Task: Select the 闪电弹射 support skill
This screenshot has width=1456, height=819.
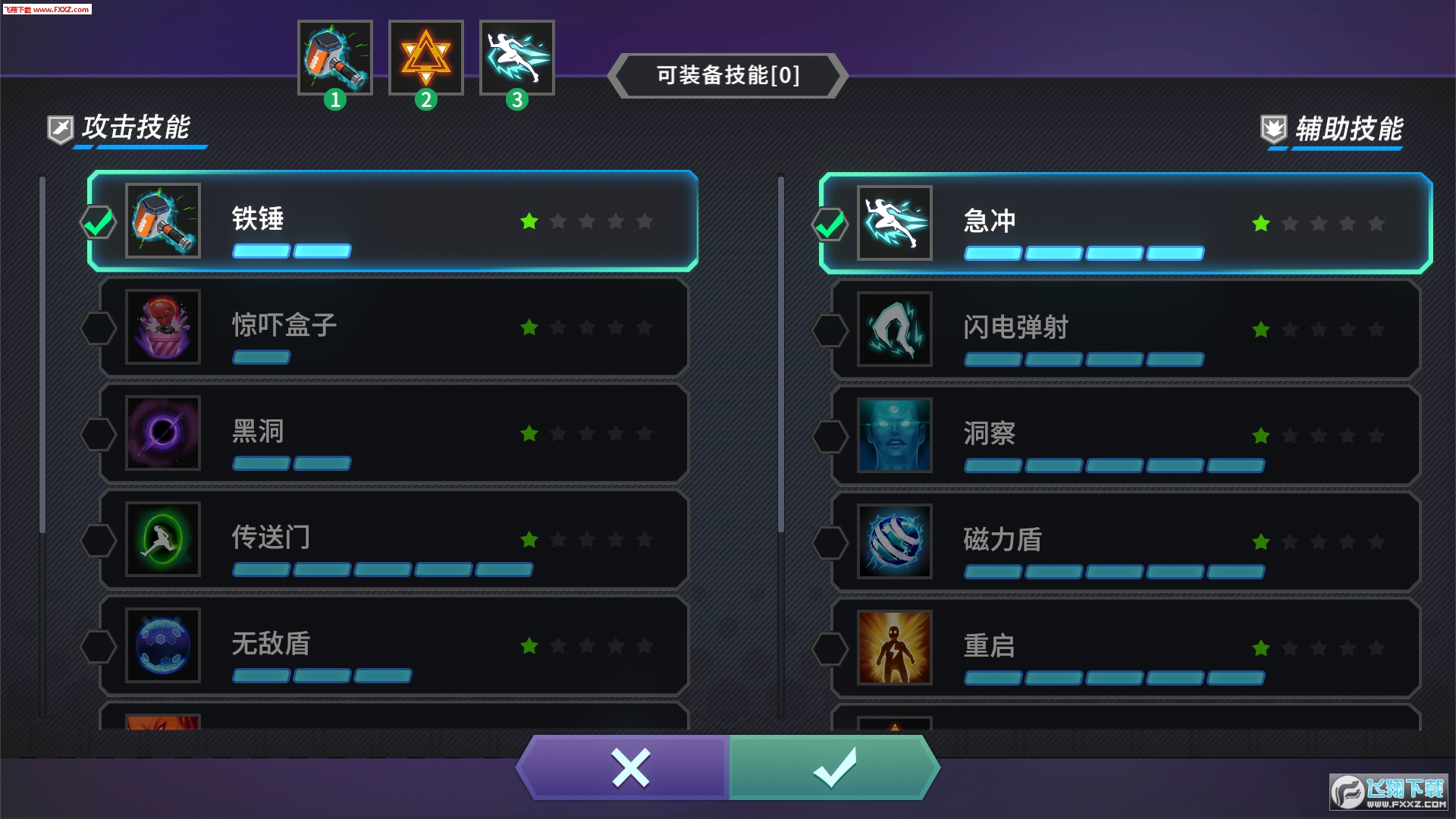Action: (1125, 329)
